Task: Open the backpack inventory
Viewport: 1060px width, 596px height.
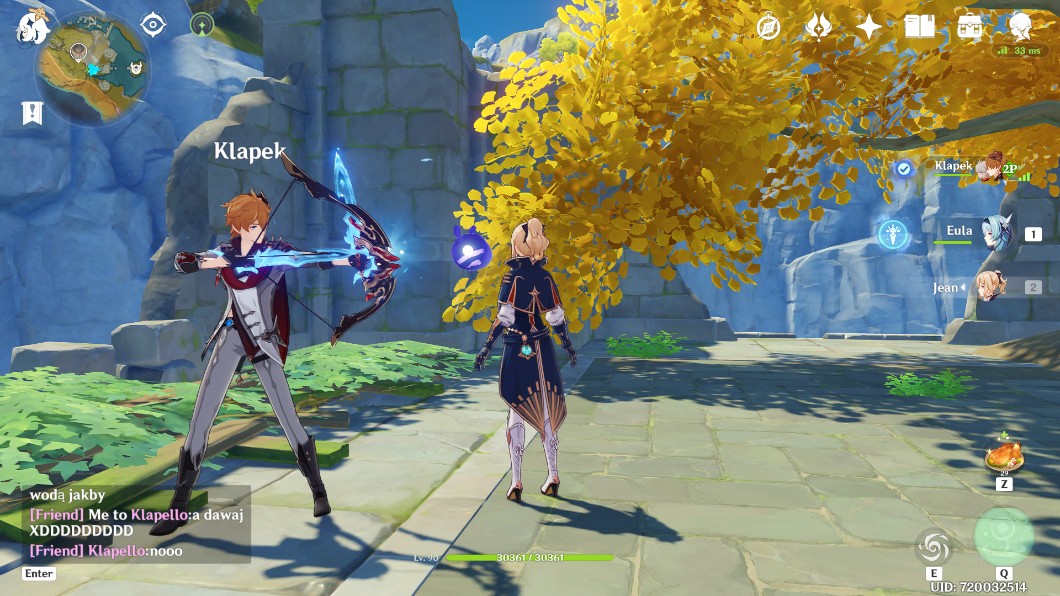Action: (969, 27)
